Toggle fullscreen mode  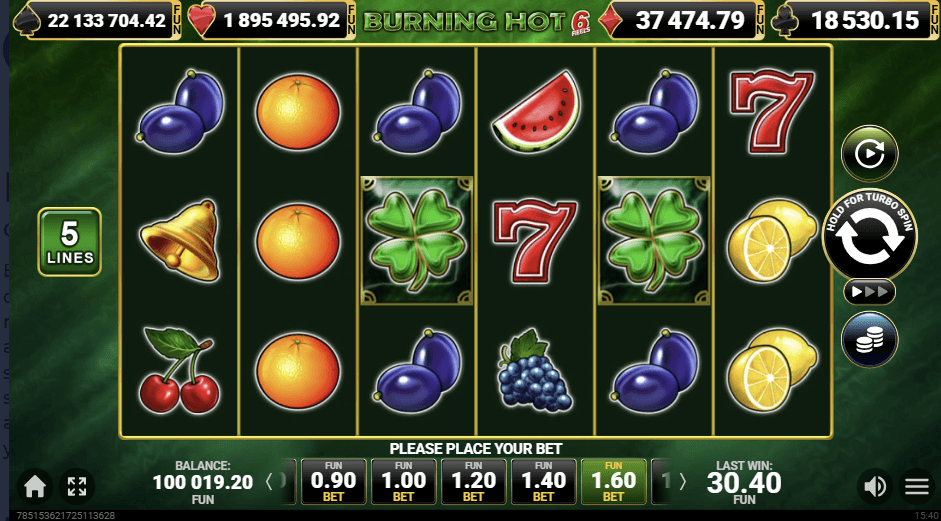(77, 487)
